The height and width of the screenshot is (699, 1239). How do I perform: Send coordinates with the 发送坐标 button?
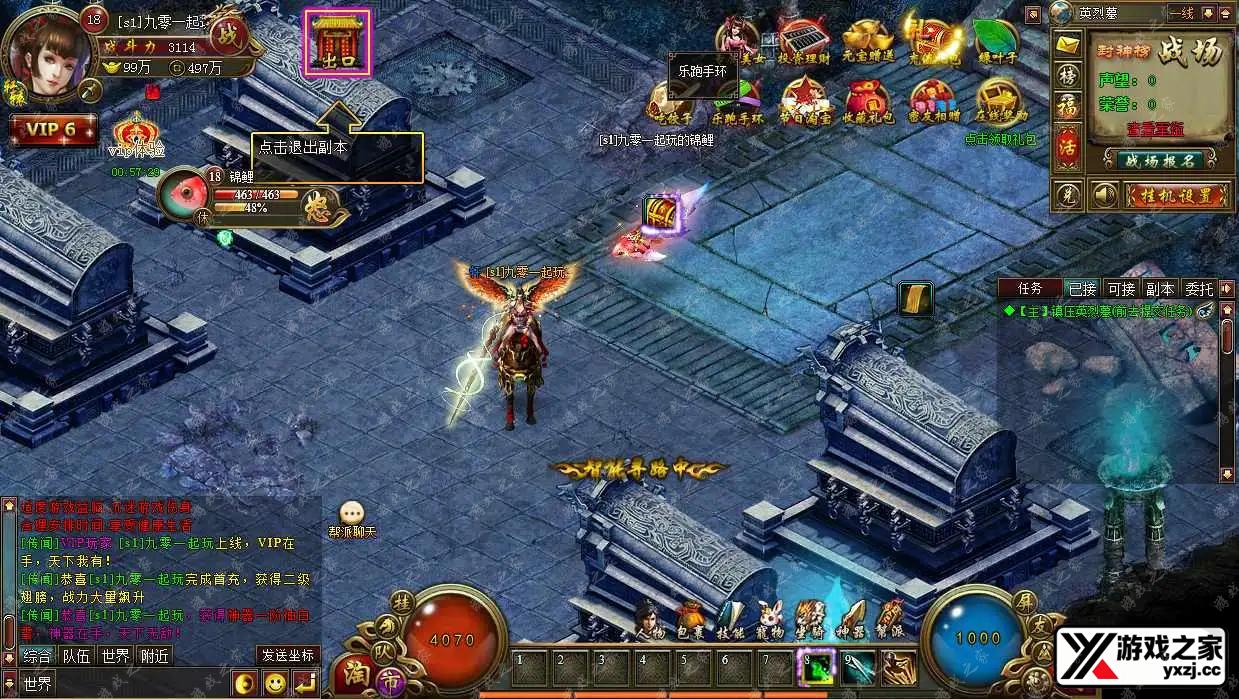coord(288,656)
